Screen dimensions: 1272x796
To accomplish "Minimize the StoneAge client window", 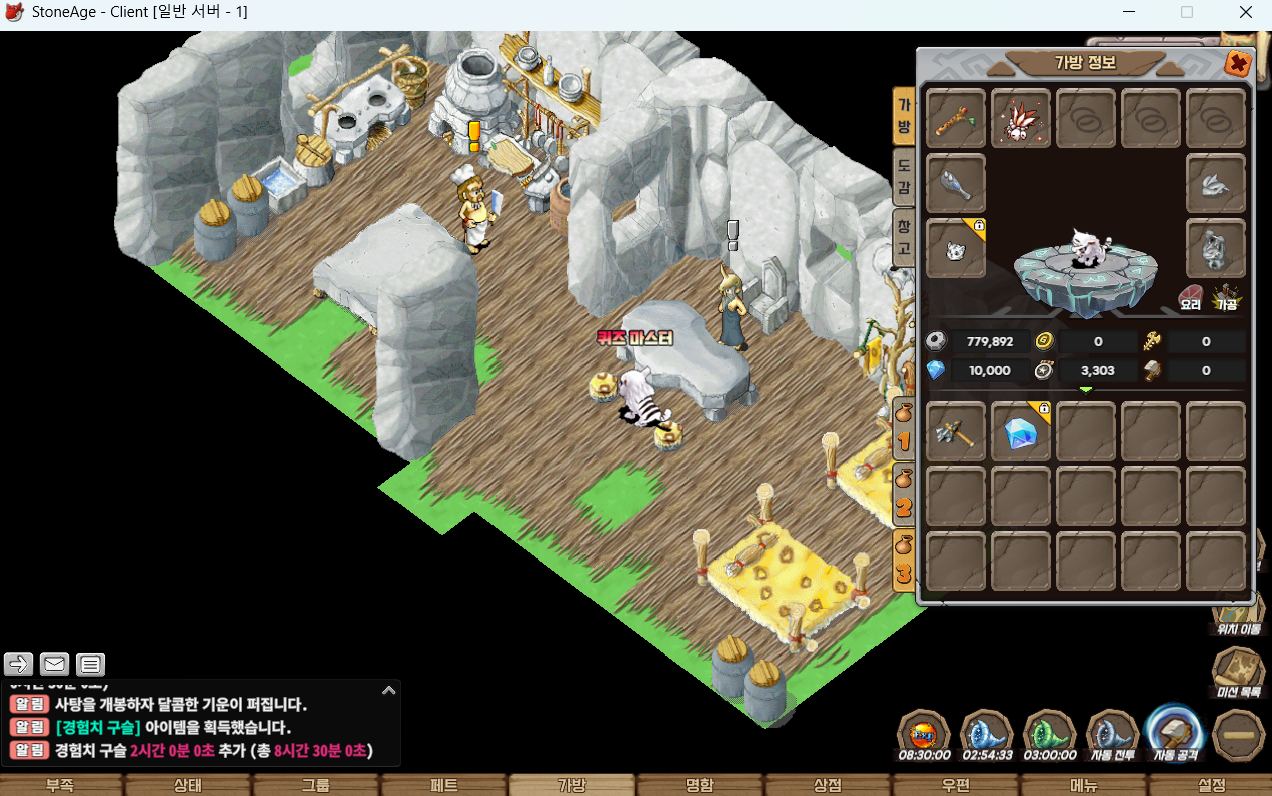I will (x=1128, y=12).
